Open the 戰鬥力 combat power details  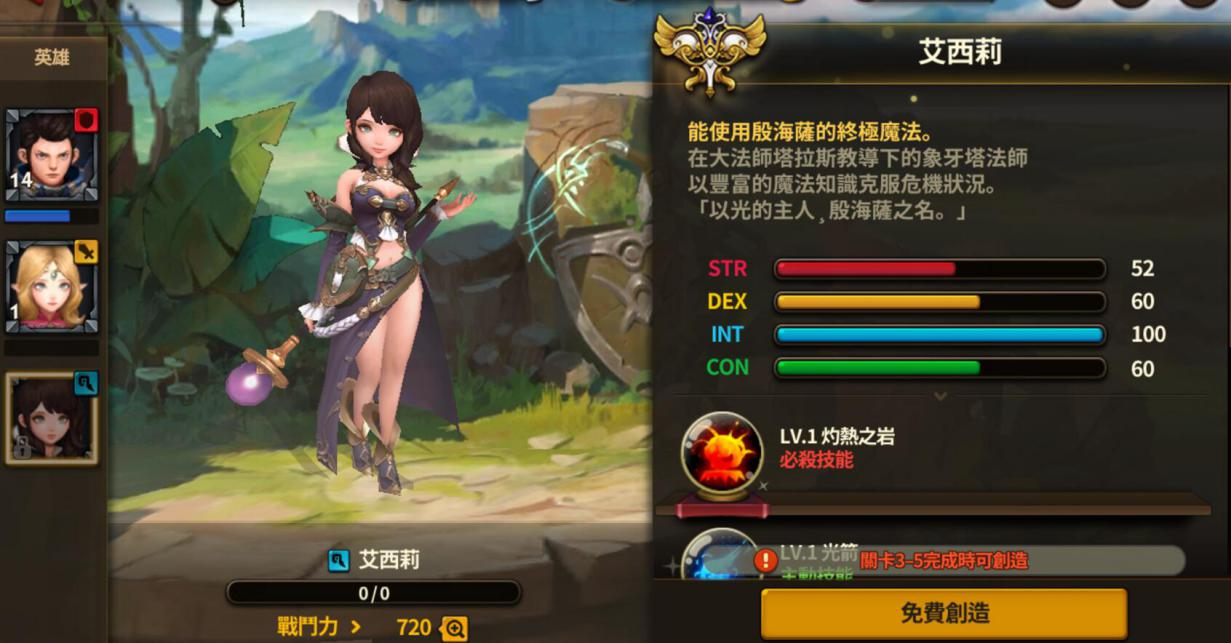coord(320,628)
